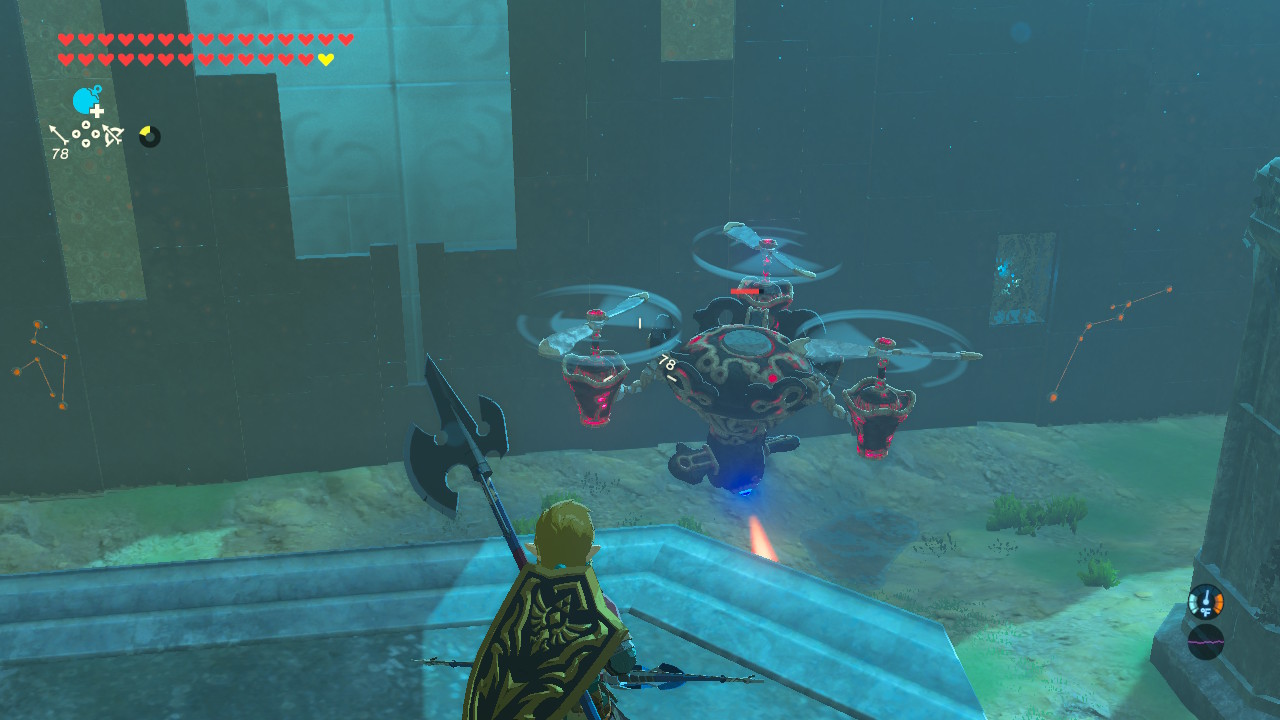Click the plus symbol beside the bomb rune
1280x720 pixels.
(96, 111)
